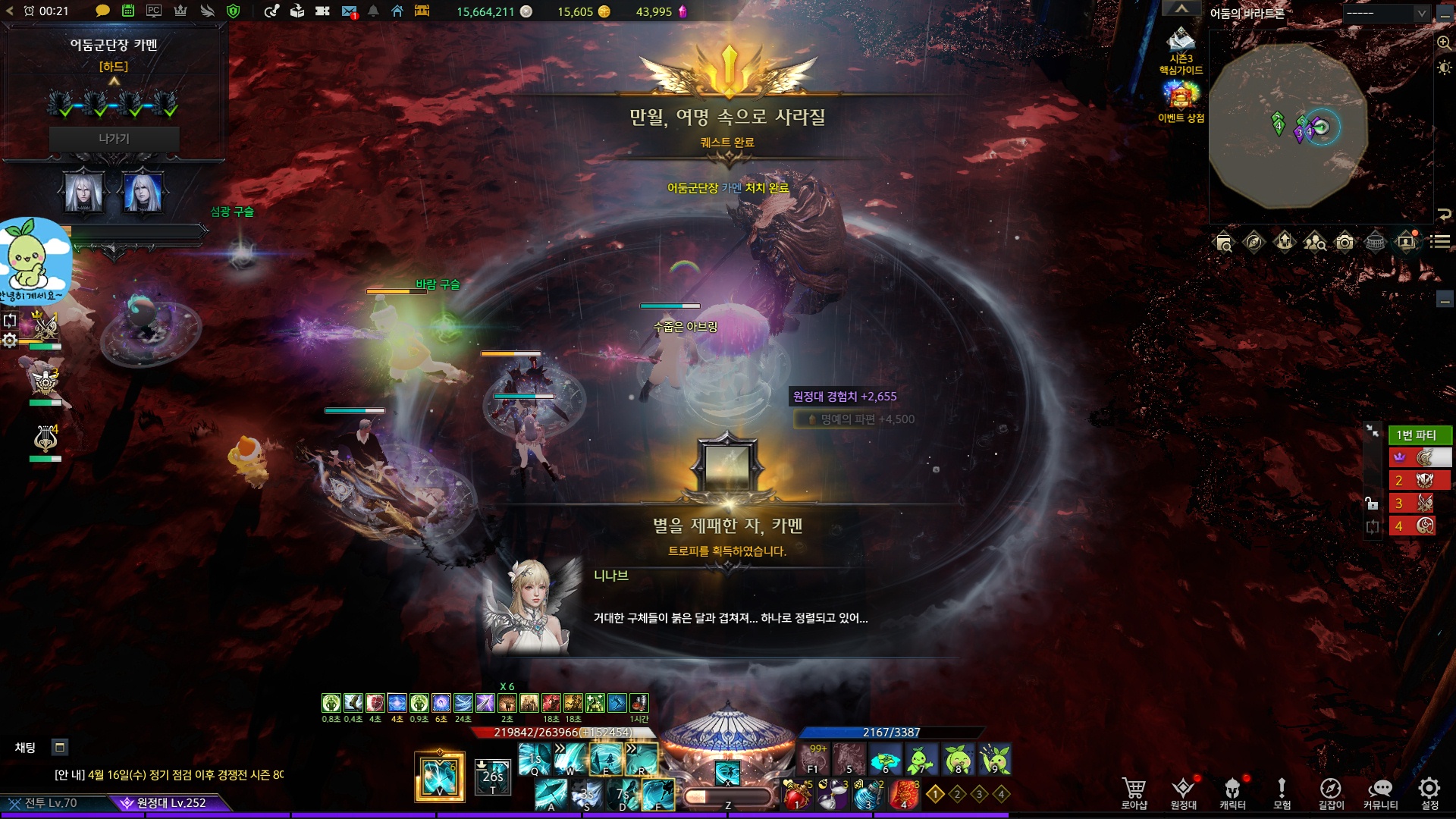The image size is (1456, 819).
Task: Open the 모험 adventure menu
Action: 1282,792
